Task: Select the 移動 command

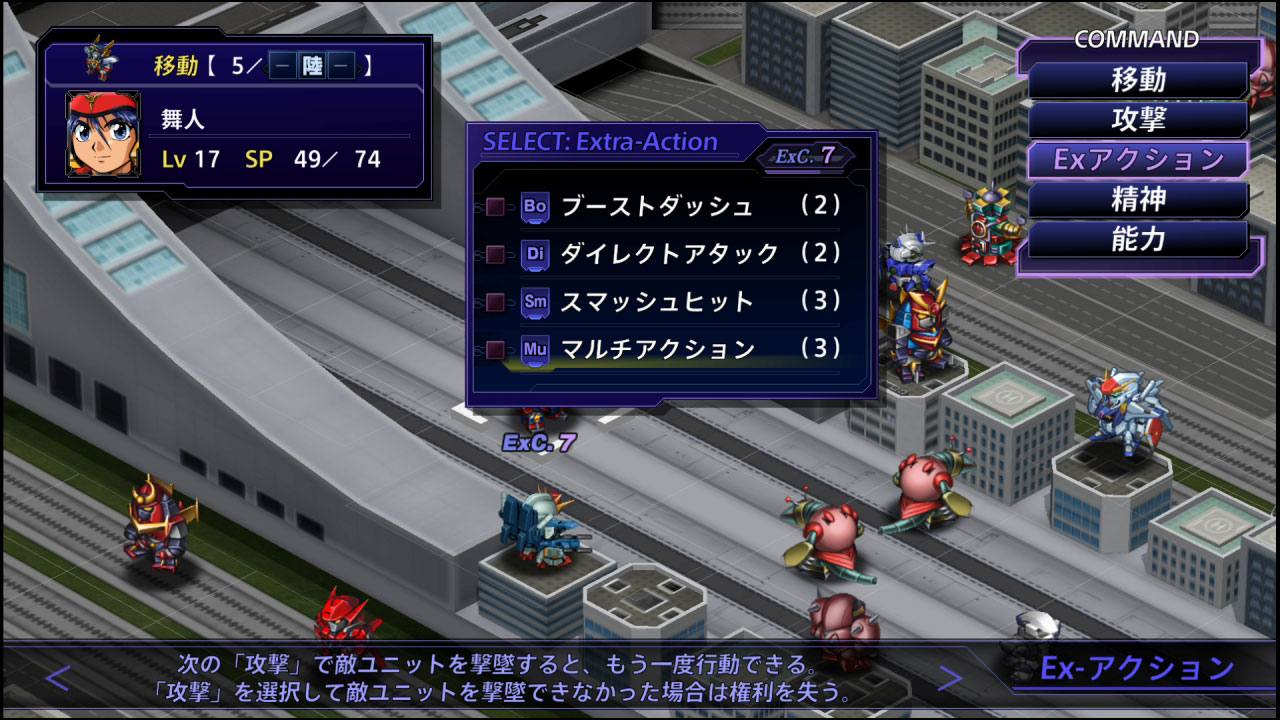Action: coord(1138,80)
